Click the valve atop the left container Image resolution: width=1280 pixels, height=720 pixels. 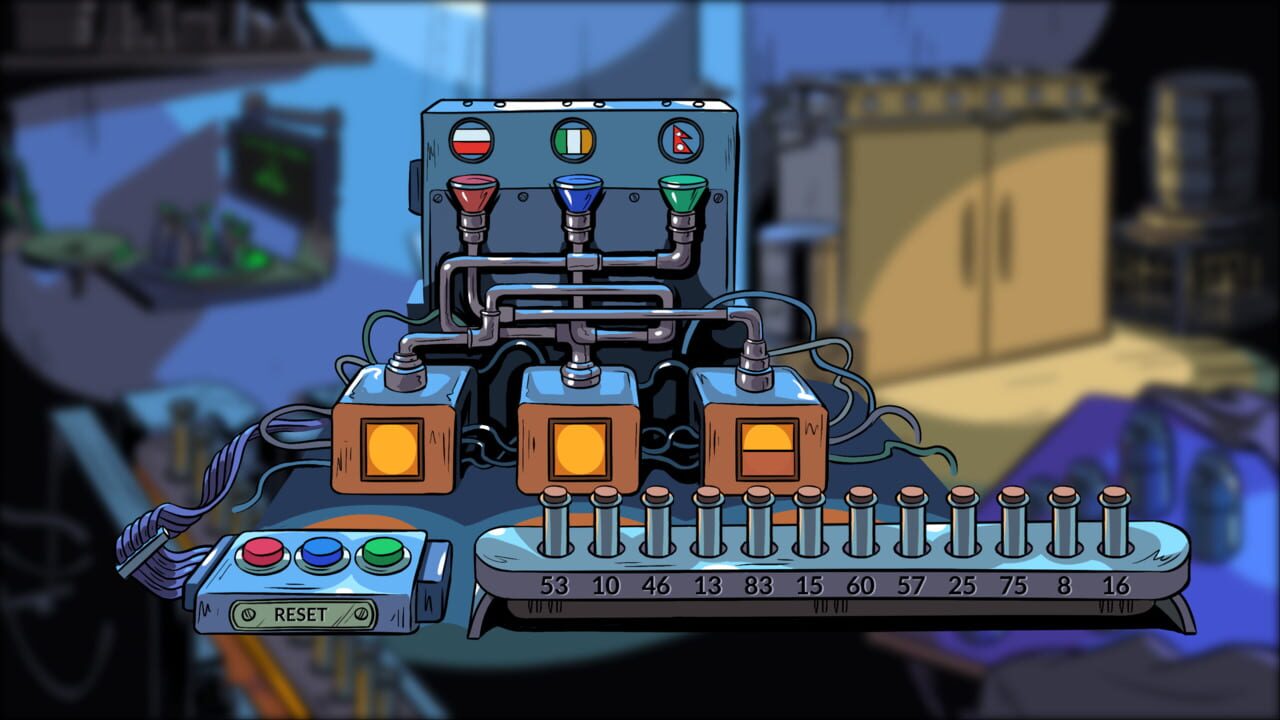pyautogui.click(x=404, y=373)
